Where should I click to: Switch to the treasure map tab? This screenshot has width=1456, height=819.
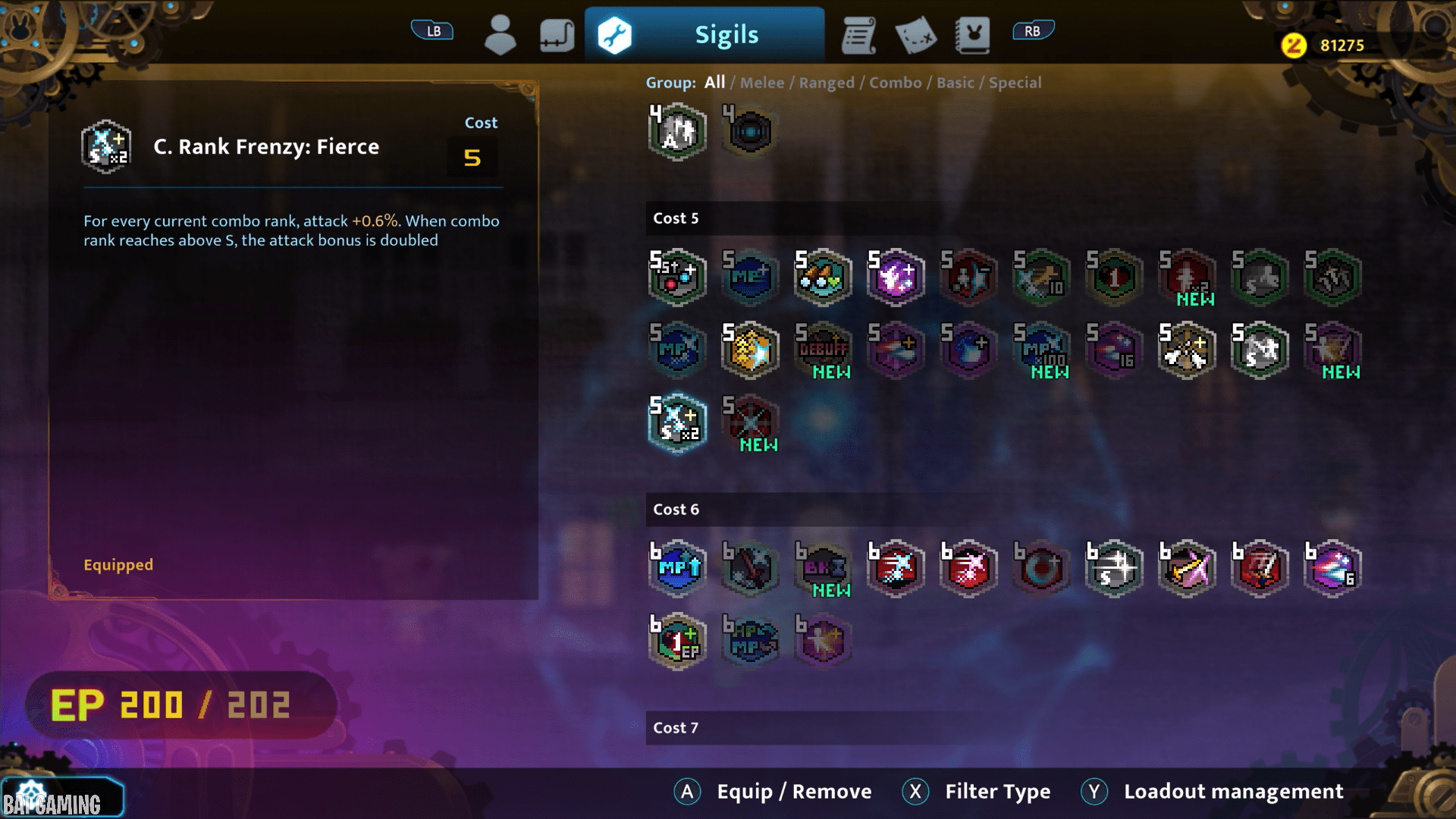[x=915, y=35]
